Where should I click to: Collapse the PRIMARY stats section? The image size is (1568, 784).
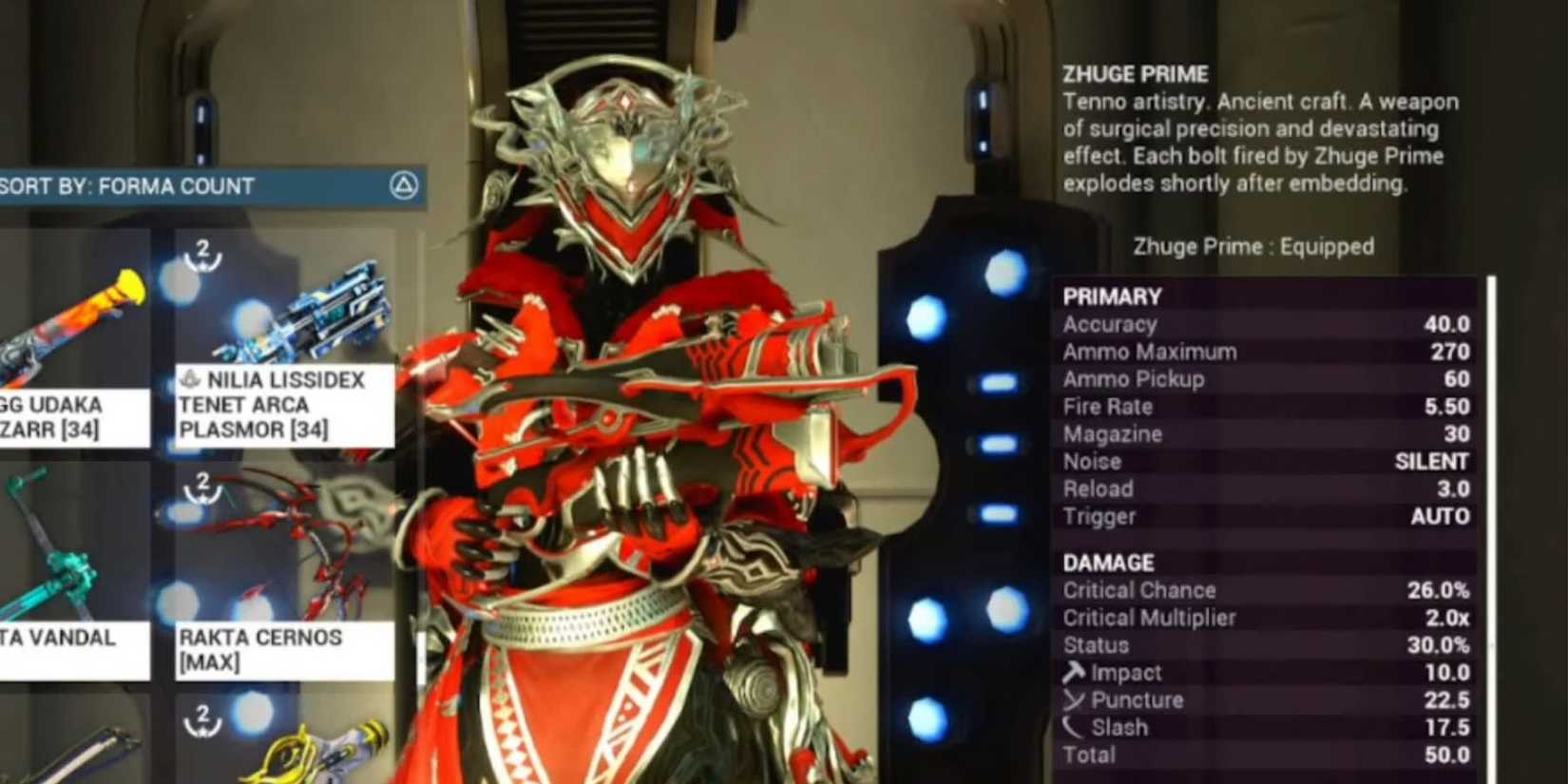tap(1113, 296)
